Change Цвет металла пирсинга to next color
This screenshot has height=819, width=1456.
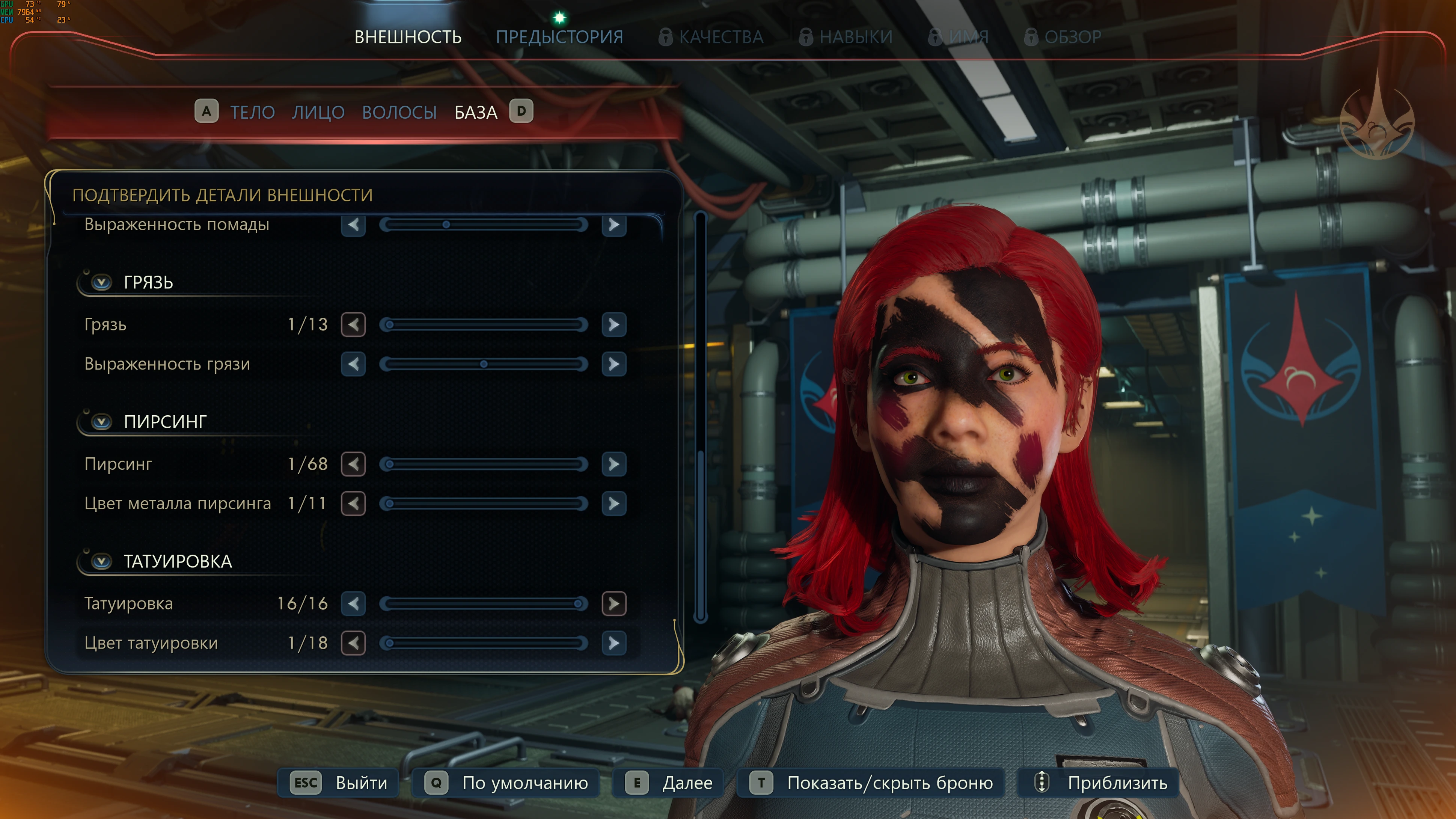[x=614, y=504]
